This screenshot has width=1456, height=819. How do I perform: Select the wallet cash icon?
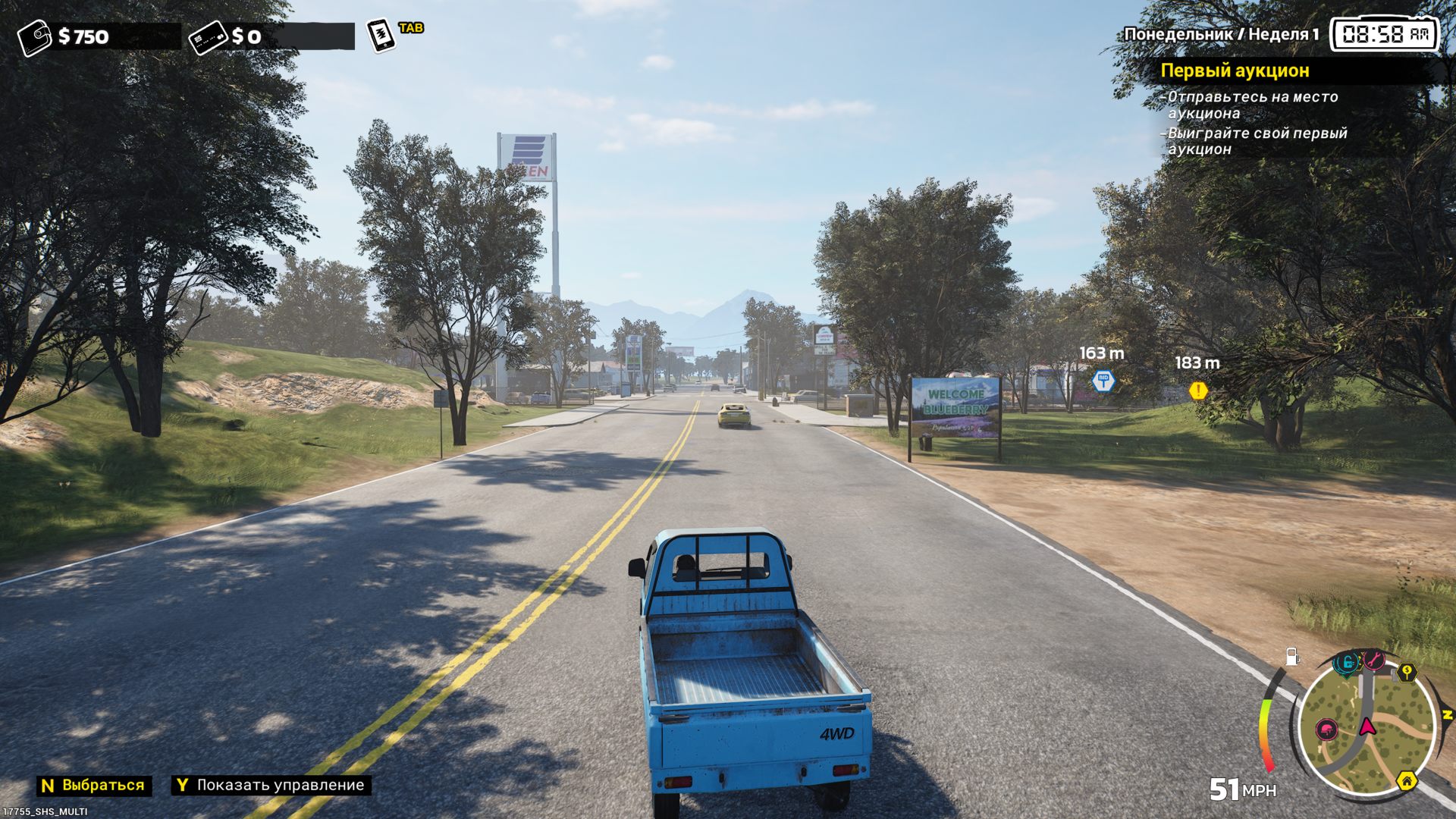pyautogui.click(x=34, y=36)
